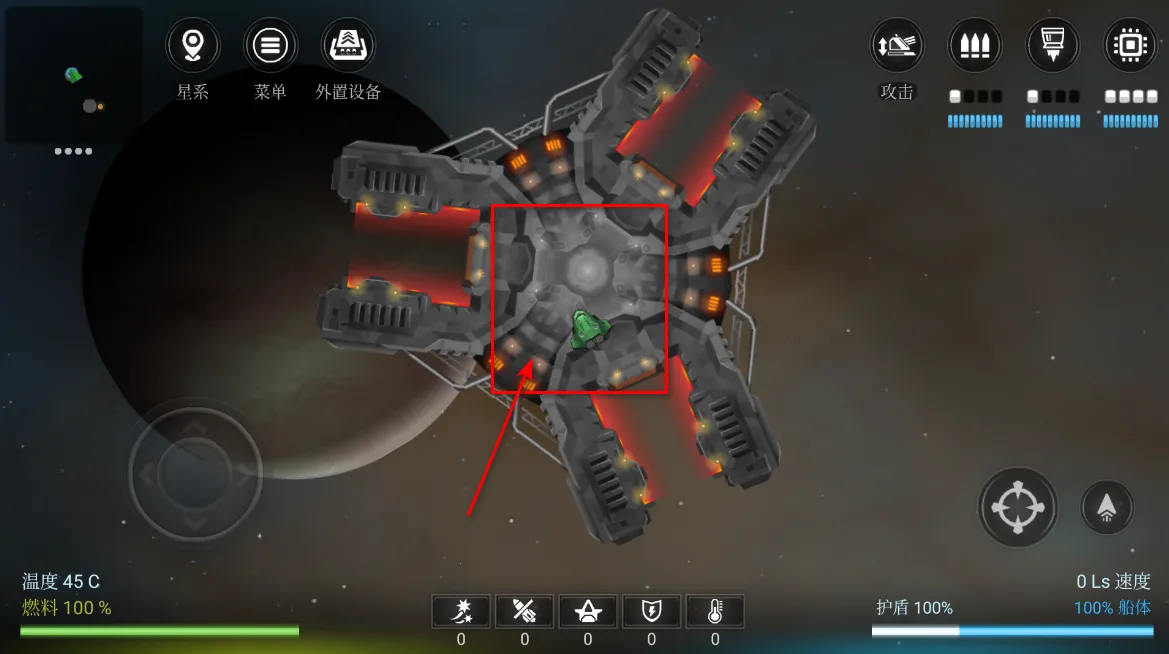Viewport: 1169px width, 654px height.
Task: Use the thermometer heat sink slot
Action: [715, 611]
